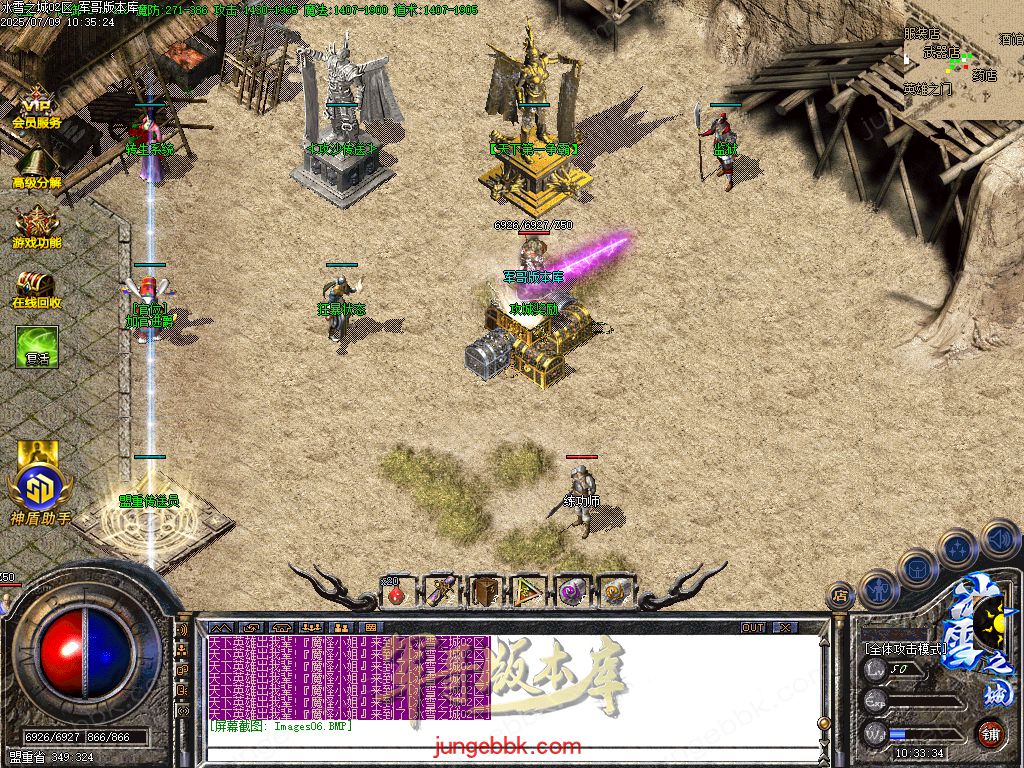
Task: Select the orange swirl scroll hotbar slot
Action: pyautogui.click(x=614, y=591)
